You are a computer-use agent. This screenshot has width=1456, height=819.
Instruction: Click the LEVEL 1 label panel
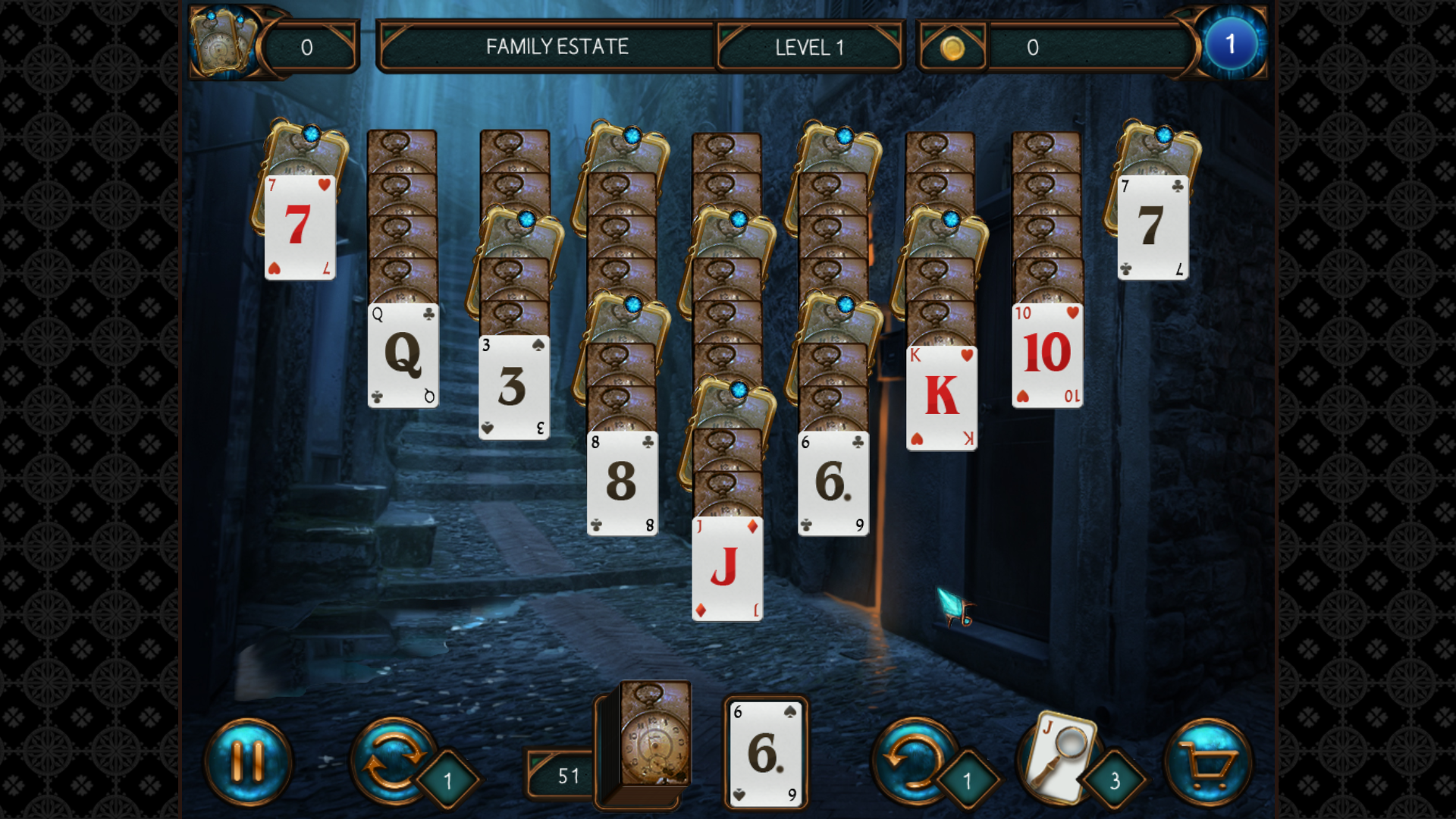[x=808, y=47]
